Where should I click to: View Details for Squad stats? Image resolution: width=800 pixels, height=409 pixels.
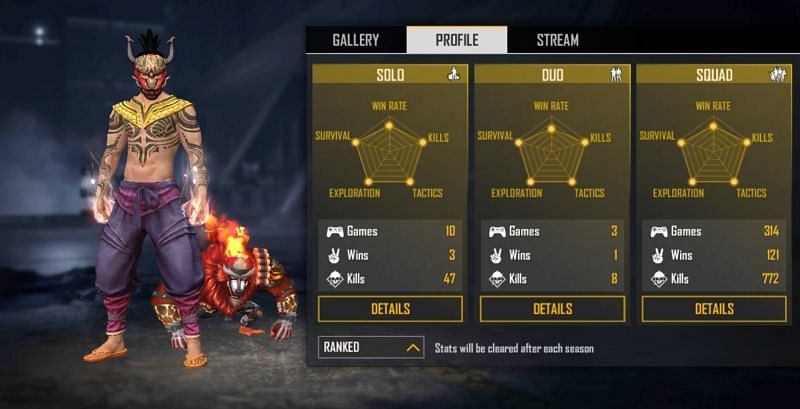[x=714, y=309]
